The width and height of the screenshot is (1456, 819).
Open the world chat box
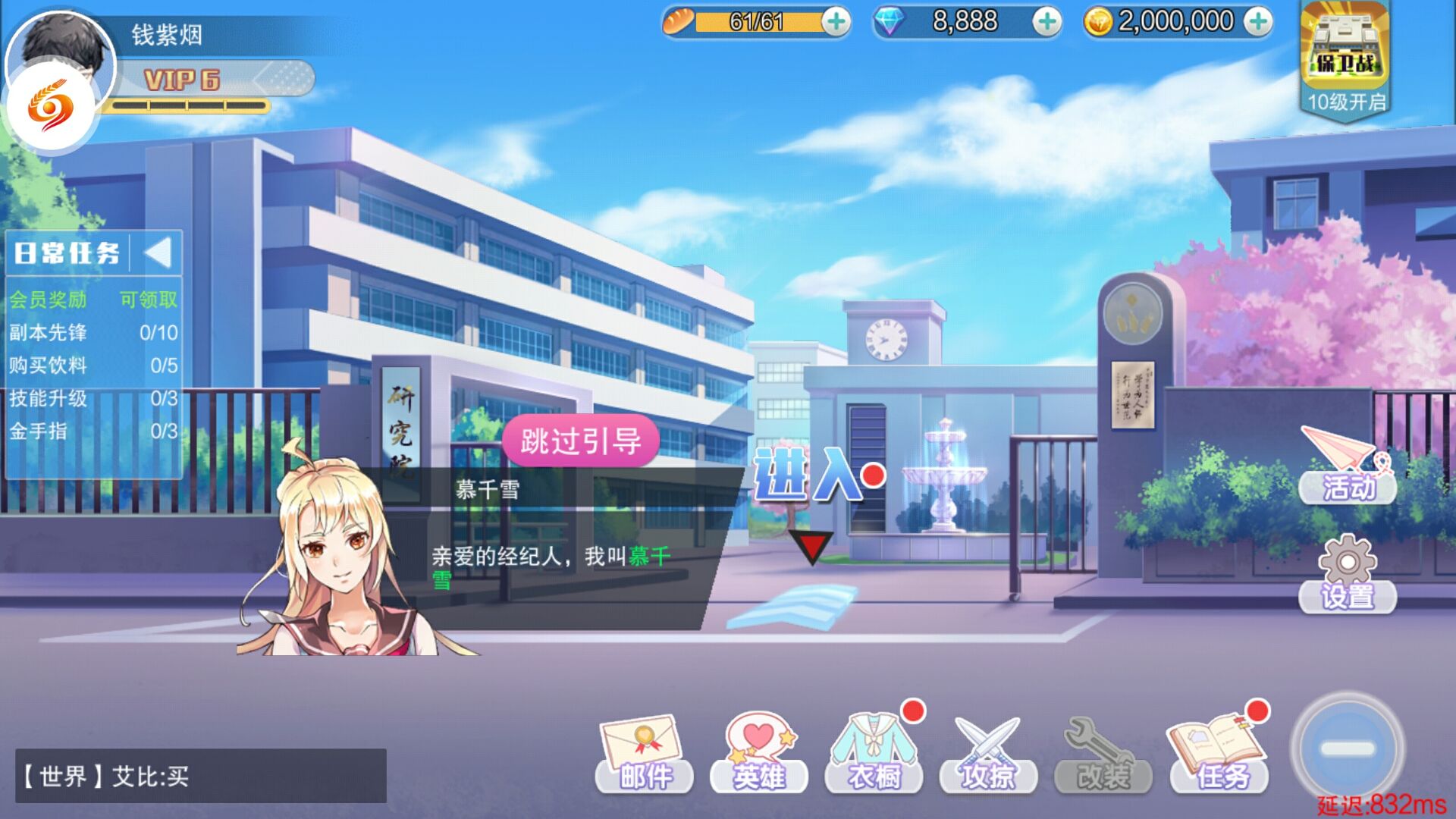tap(201, 776)
